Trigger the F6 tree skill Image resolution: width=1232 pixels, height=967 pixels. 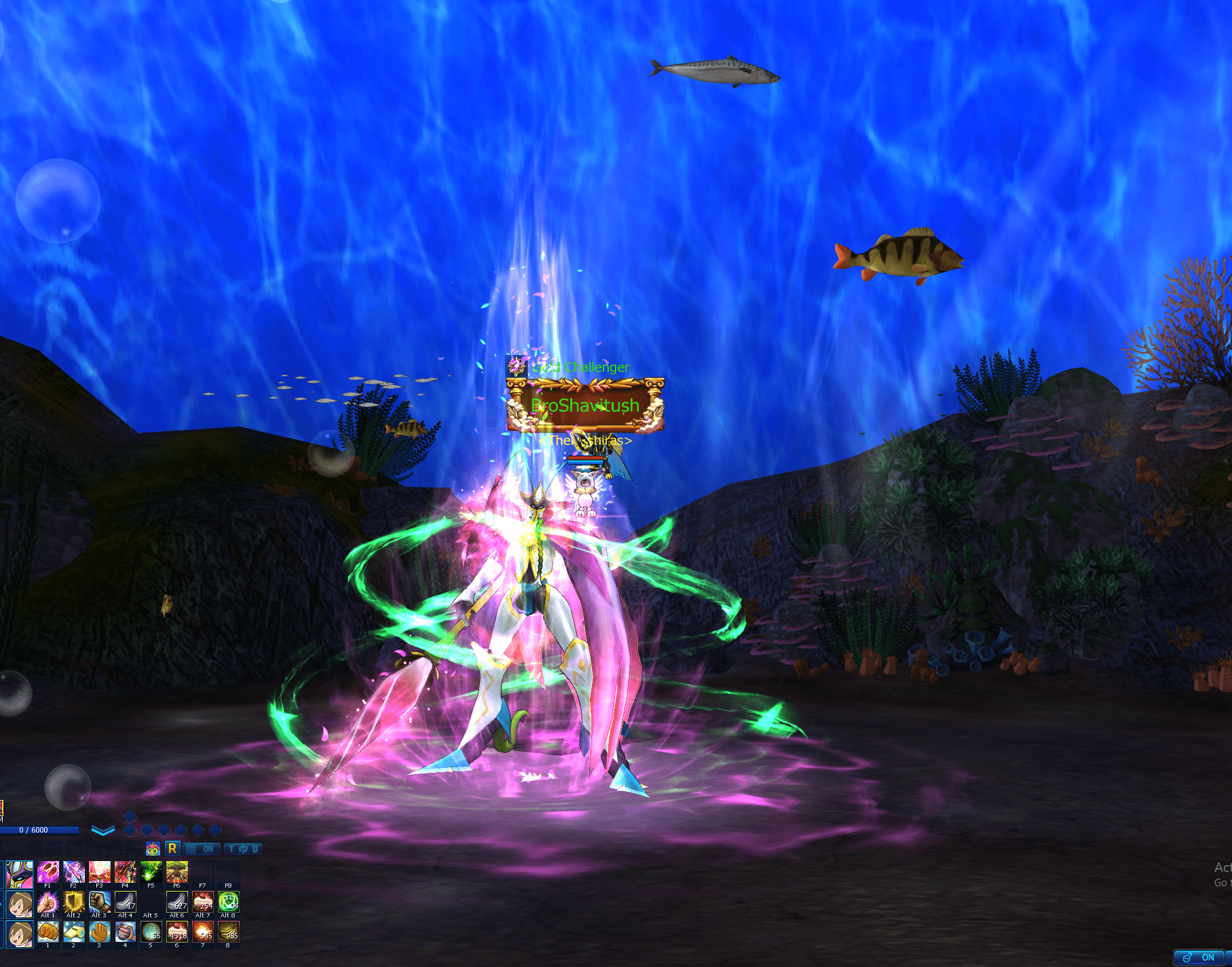(x=176, y=871)
